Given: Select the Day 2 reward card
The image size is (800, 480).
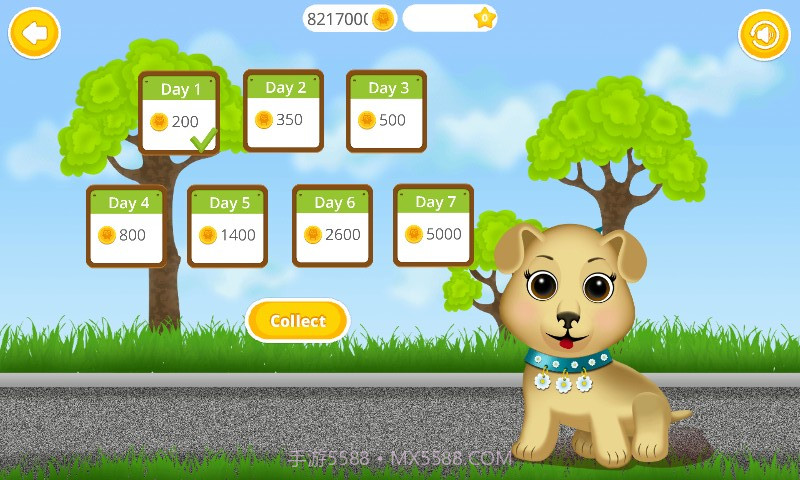Looking at the screenshot, I should coord(283,110).
